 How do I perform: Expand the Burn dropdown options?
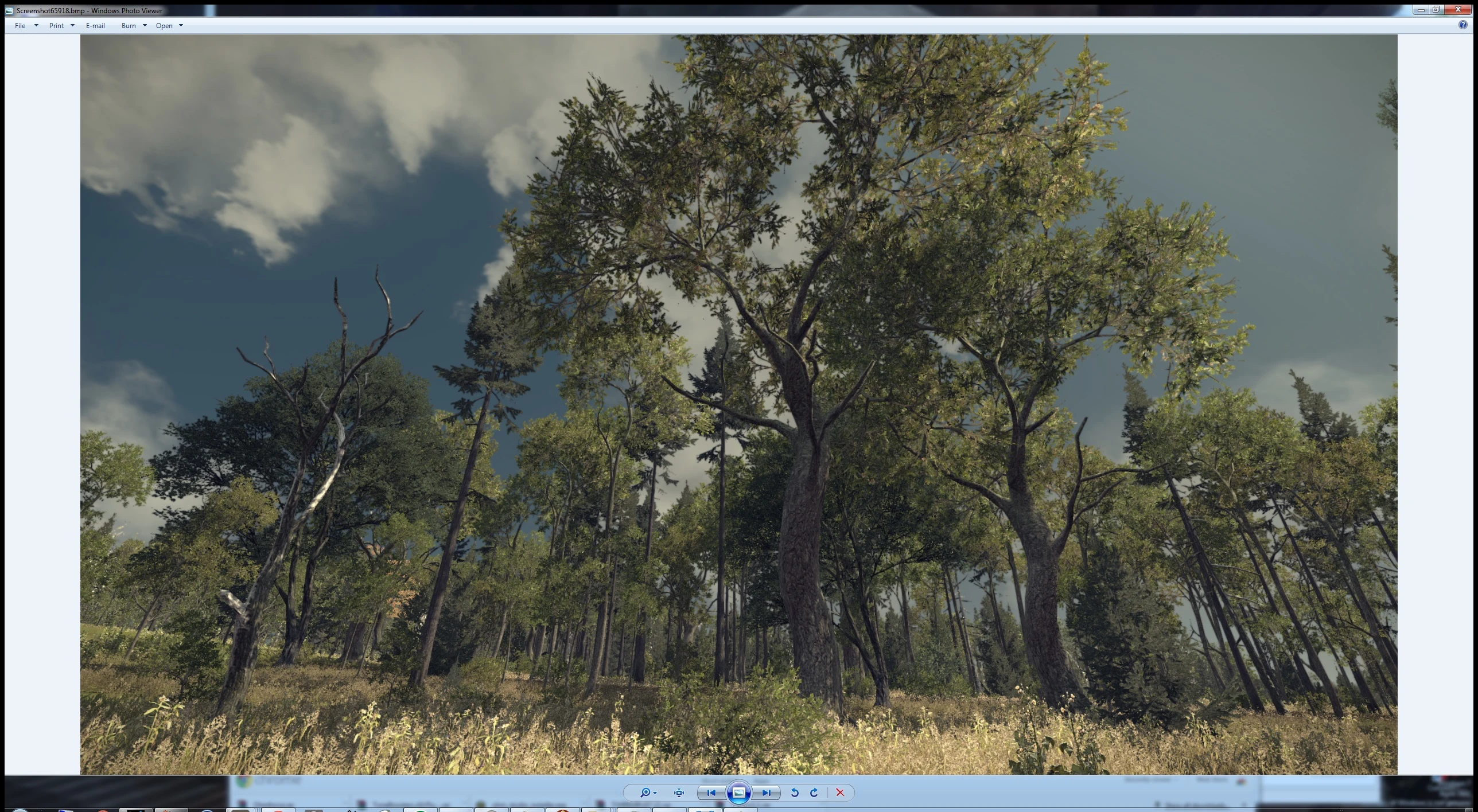click(x=145, y=25)
